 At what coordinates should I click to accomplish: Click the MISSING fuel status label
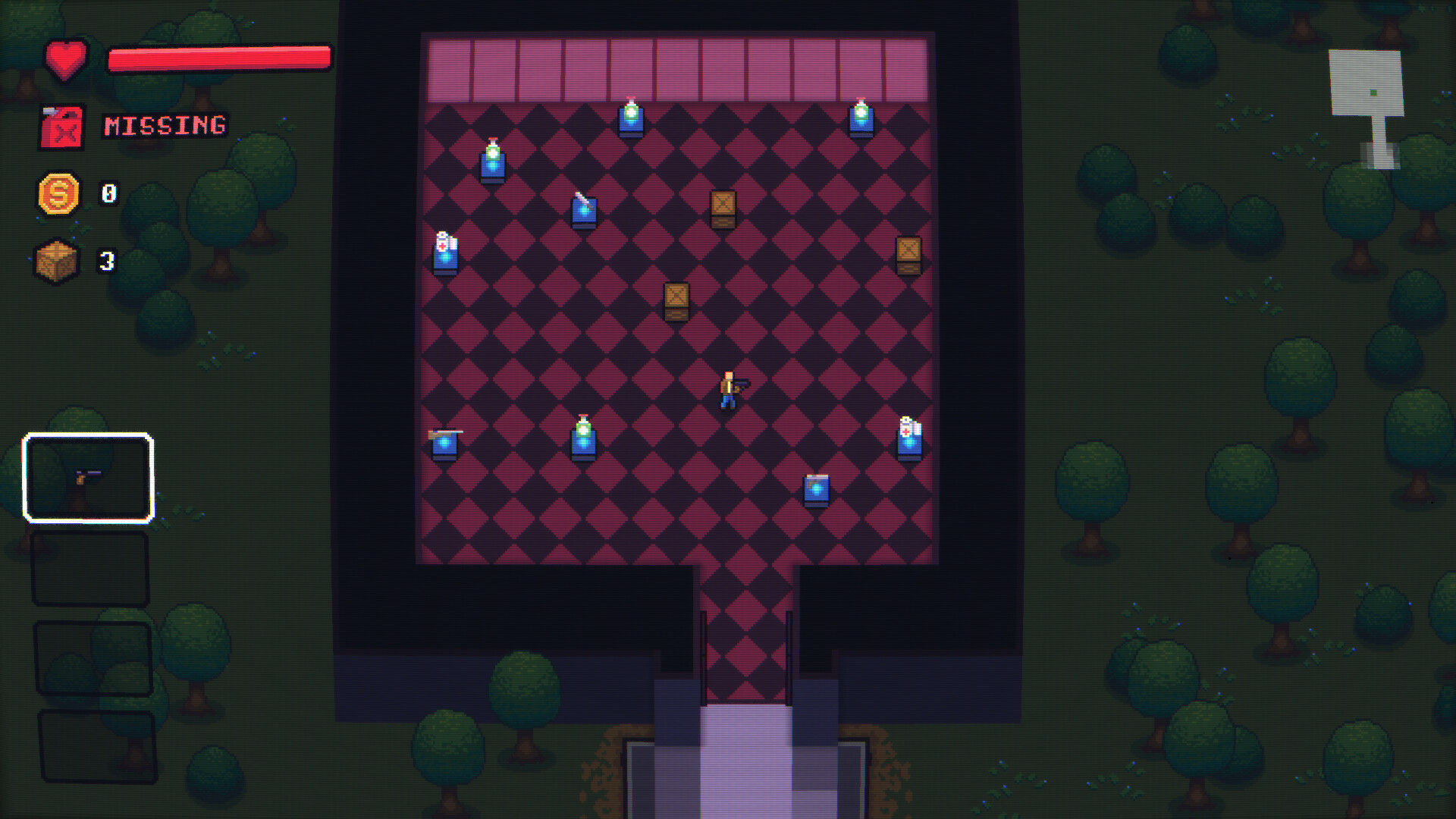pyautogui.click(x=164, y=124)
